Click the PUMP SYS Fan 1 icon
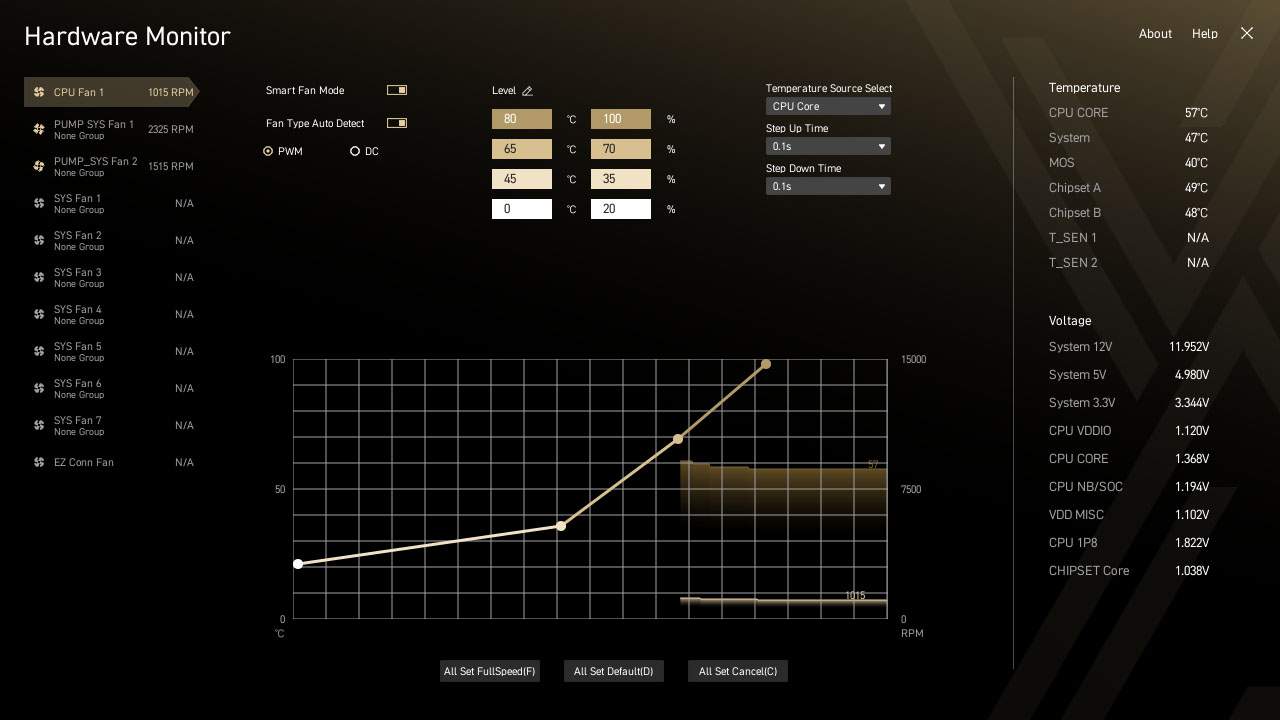 39,129
